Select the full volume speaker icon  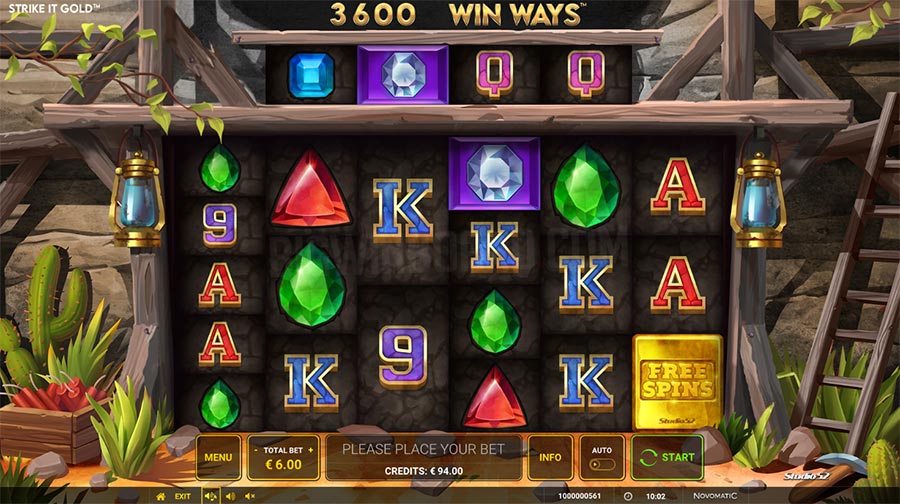pyautogui.click(x=211, y=496)
